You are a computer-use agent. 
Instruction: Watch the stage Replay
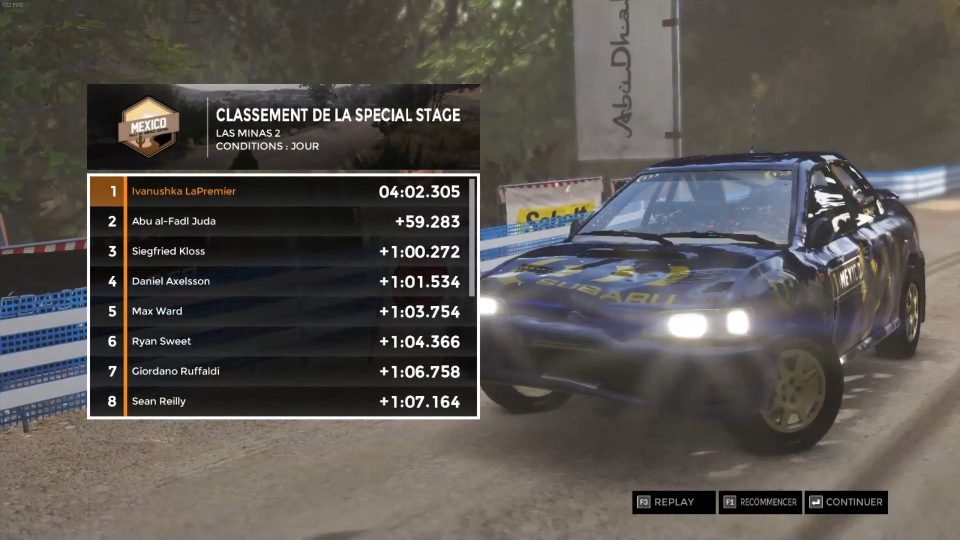673,502
